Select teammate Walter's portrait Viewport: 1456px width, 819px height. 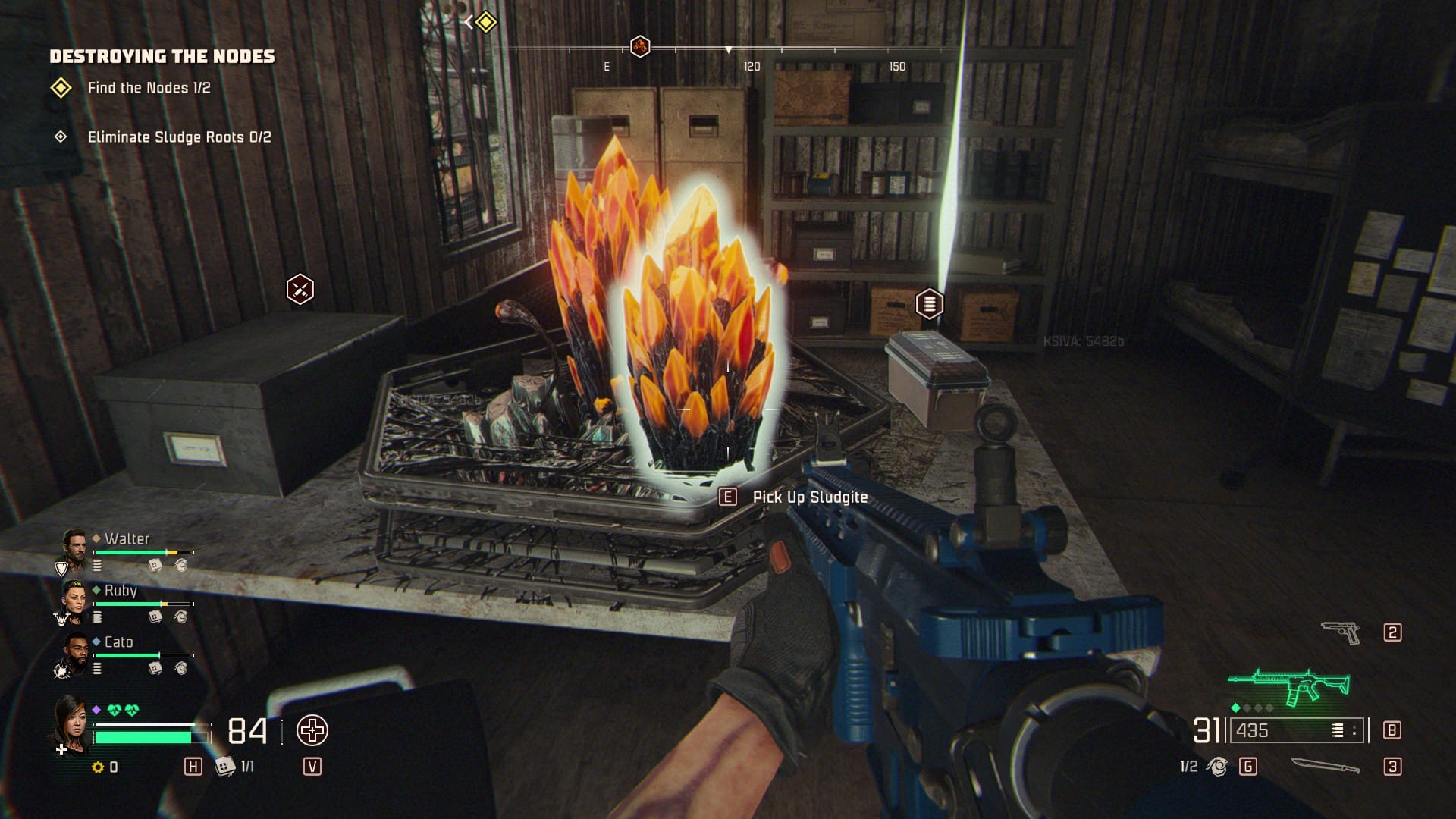(x=74, y=548)
